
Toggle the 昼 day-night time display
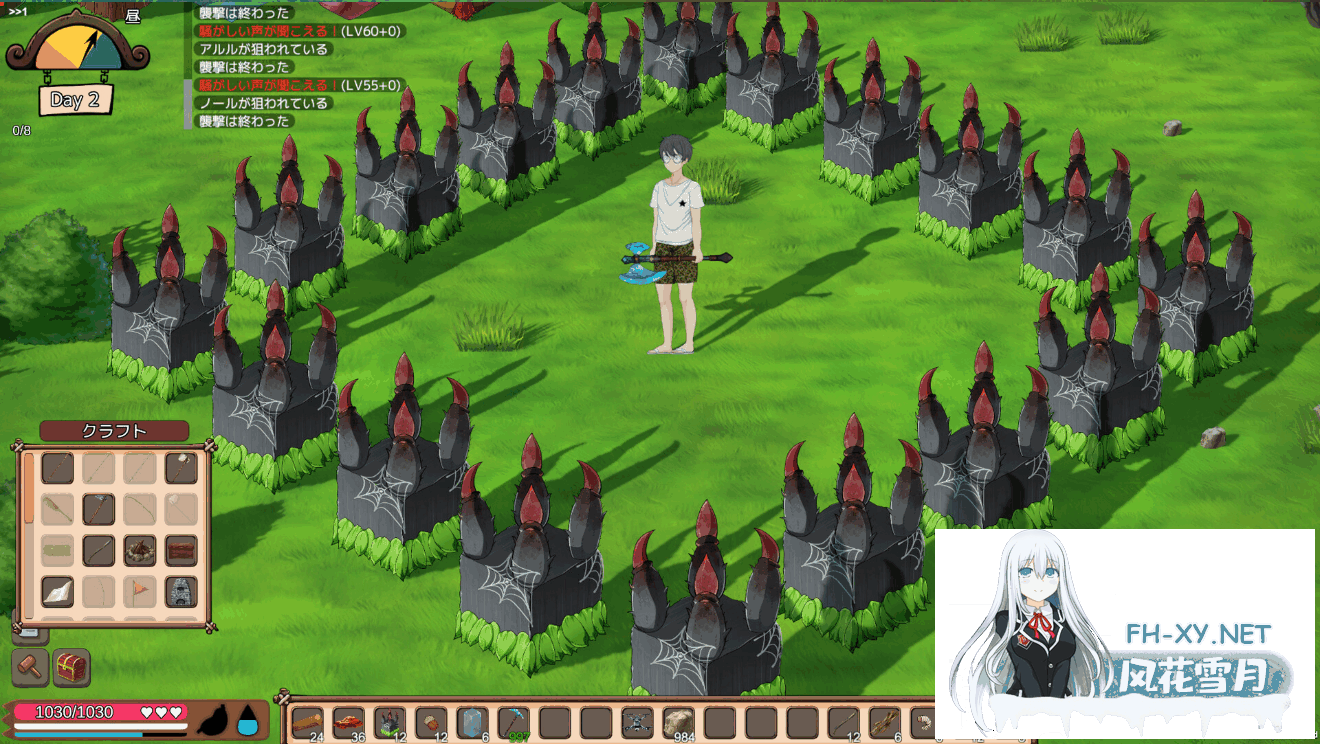(x=132, y=17)
